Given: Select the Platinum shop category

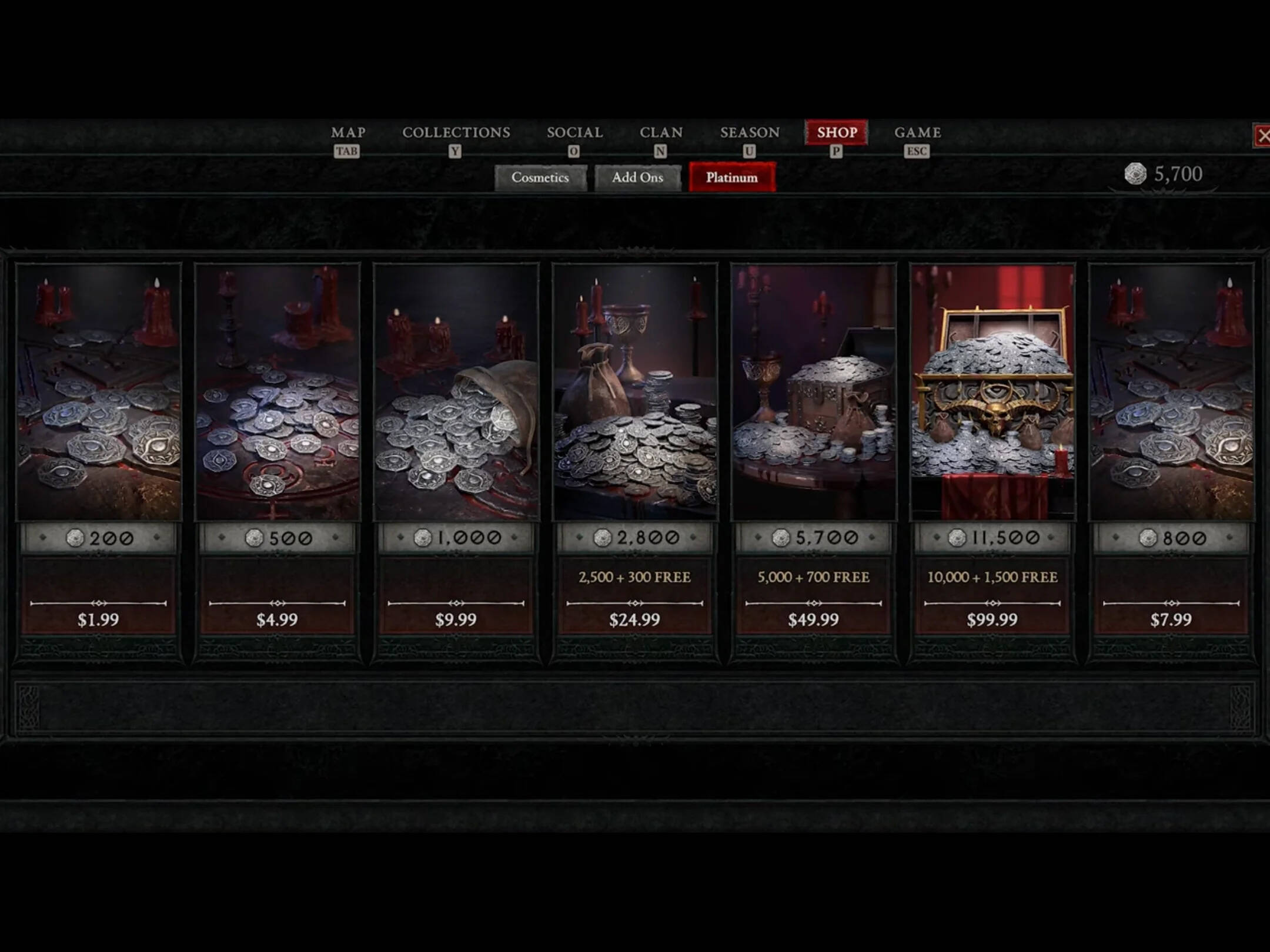Looking at the screenshot, I should [x=732, y=177].
